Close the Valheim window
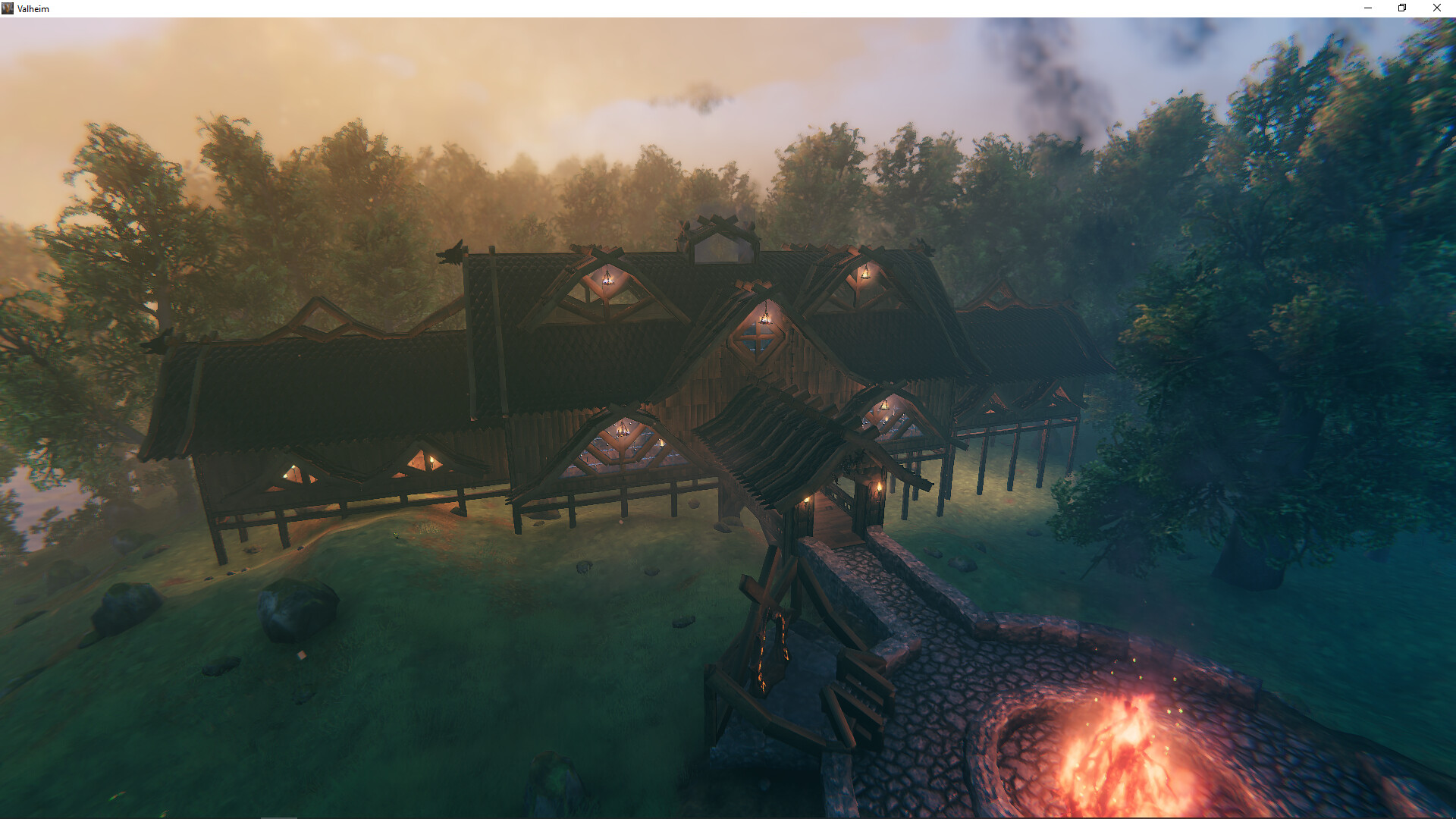1456x819 pixels. click(1436, 8)
